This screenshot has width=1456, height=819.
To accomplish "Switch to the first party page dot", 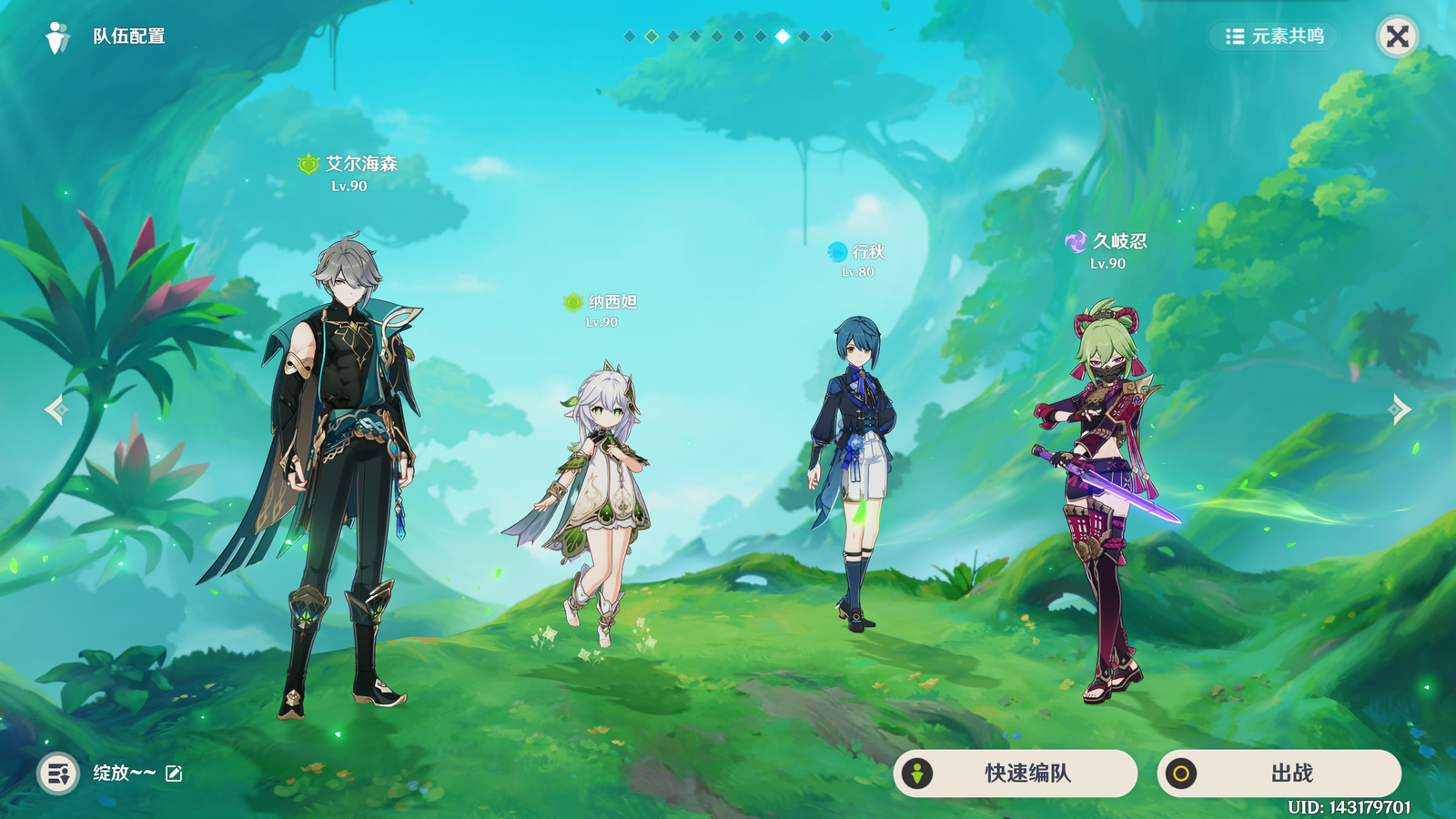I will [x=630, y=36].
